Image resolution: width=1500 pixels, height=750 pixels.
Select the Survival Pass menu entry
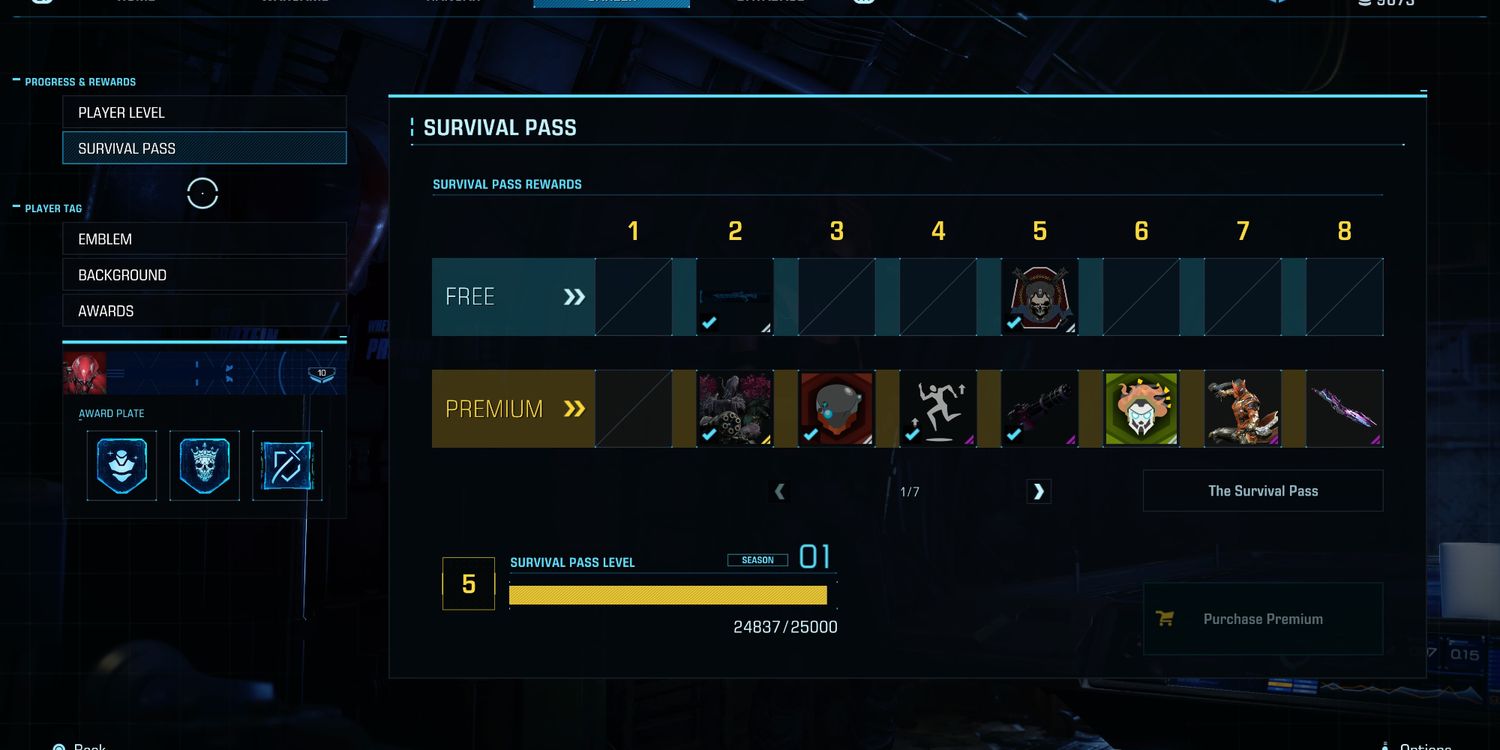tap(204, 148)
